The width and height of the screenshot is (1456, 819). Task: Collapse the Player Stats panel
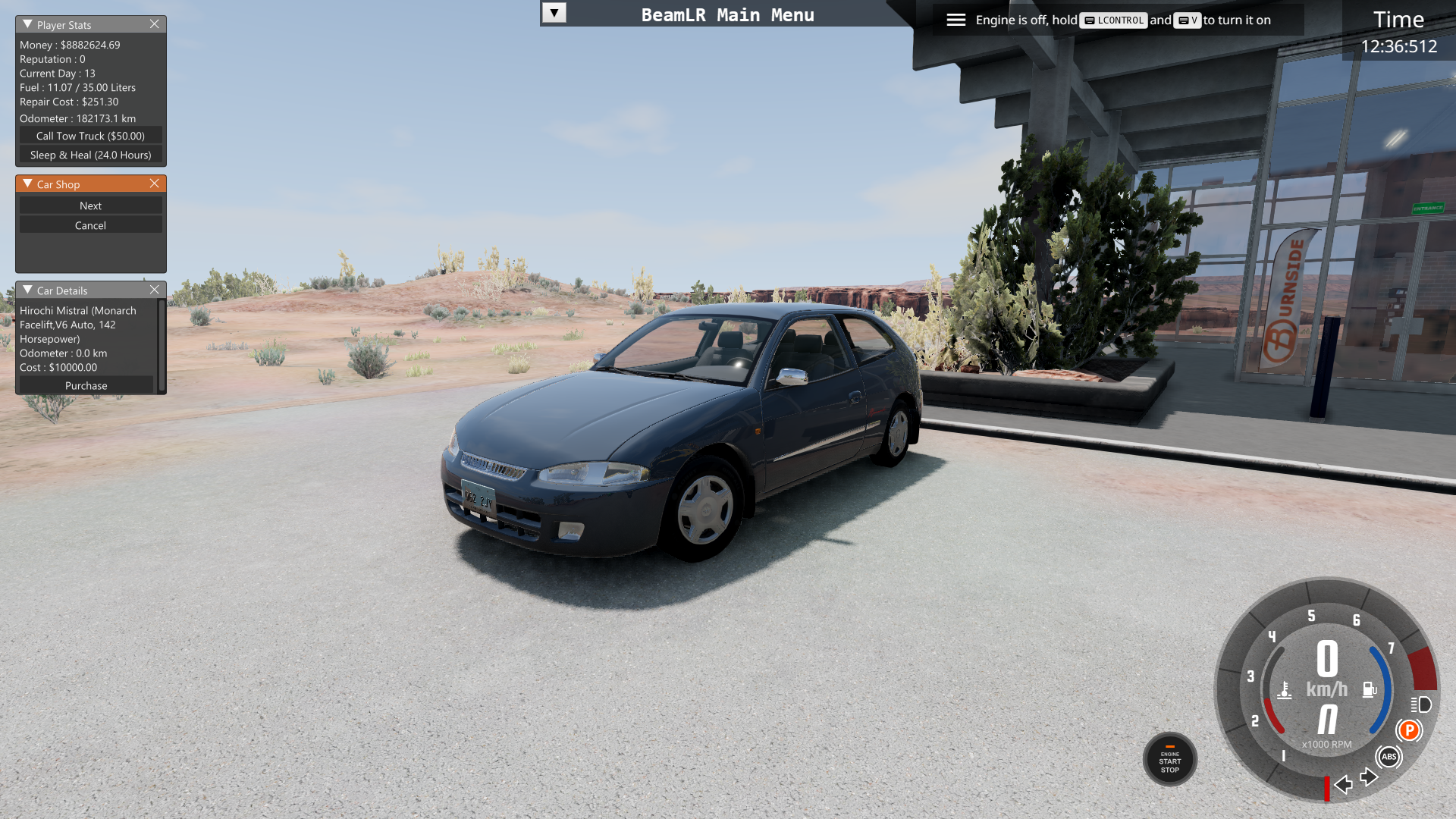pos(27,24)
